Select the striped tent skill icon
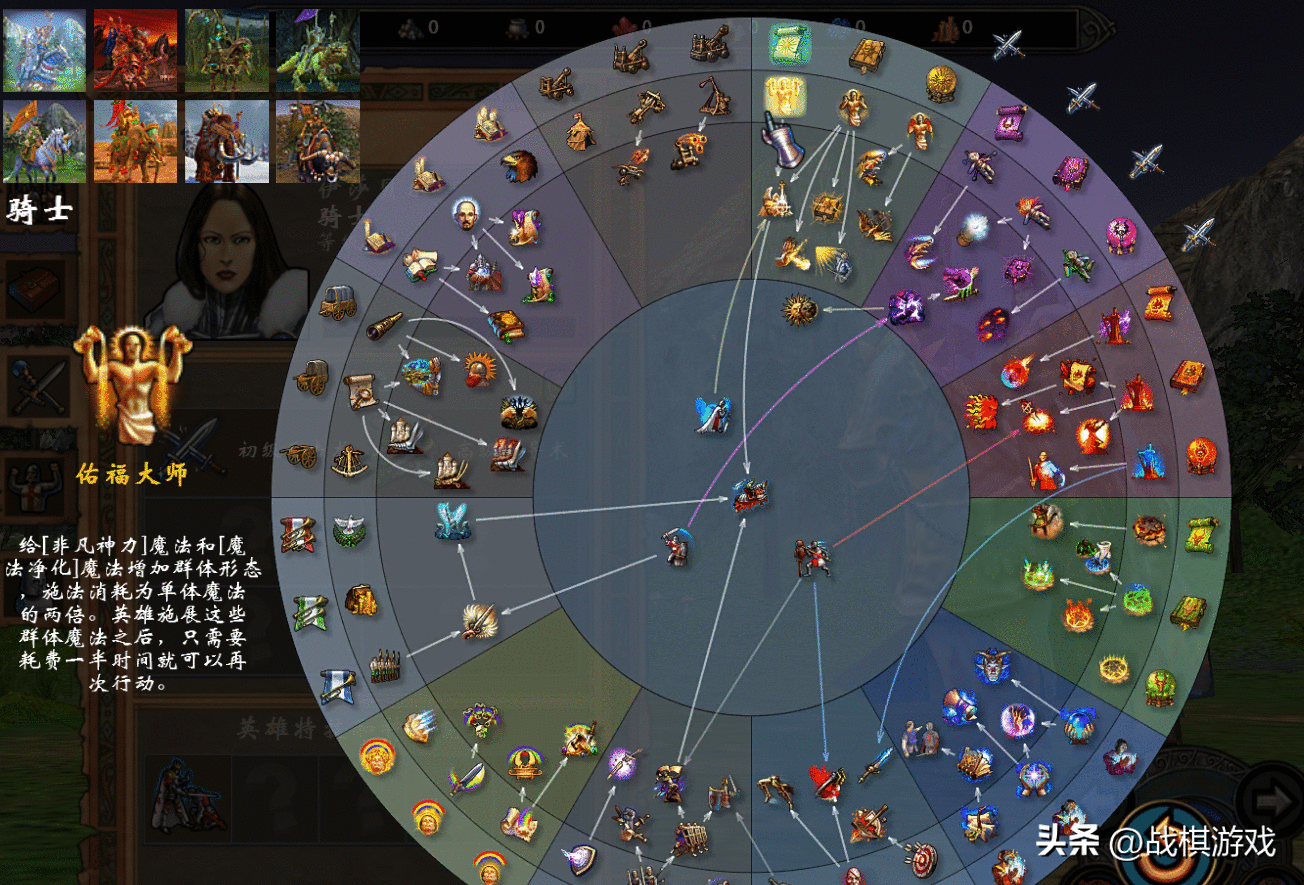 [581, 132]
